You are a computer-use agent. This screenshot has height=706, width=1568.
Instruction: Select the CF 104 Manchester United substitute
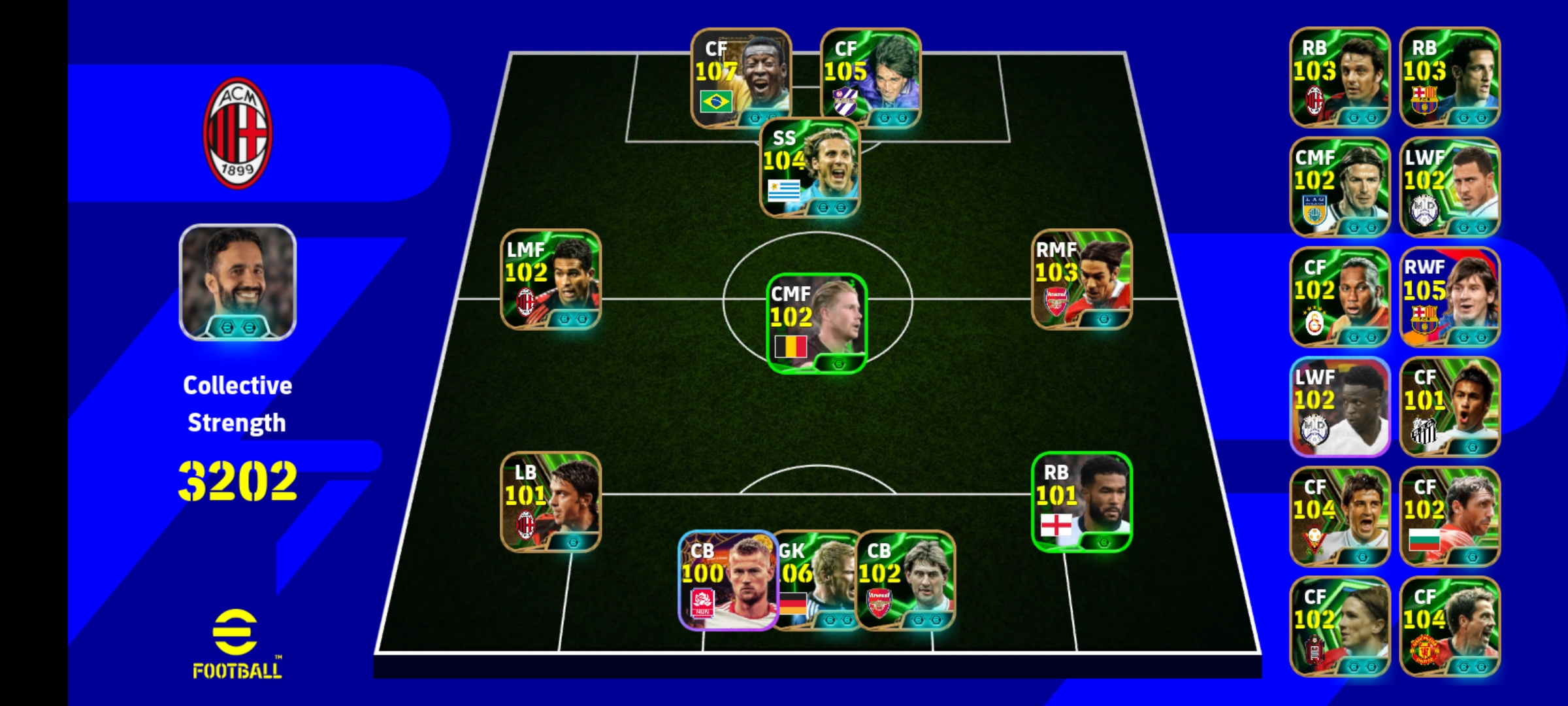pyautogui.click(x=1450, y=627)
